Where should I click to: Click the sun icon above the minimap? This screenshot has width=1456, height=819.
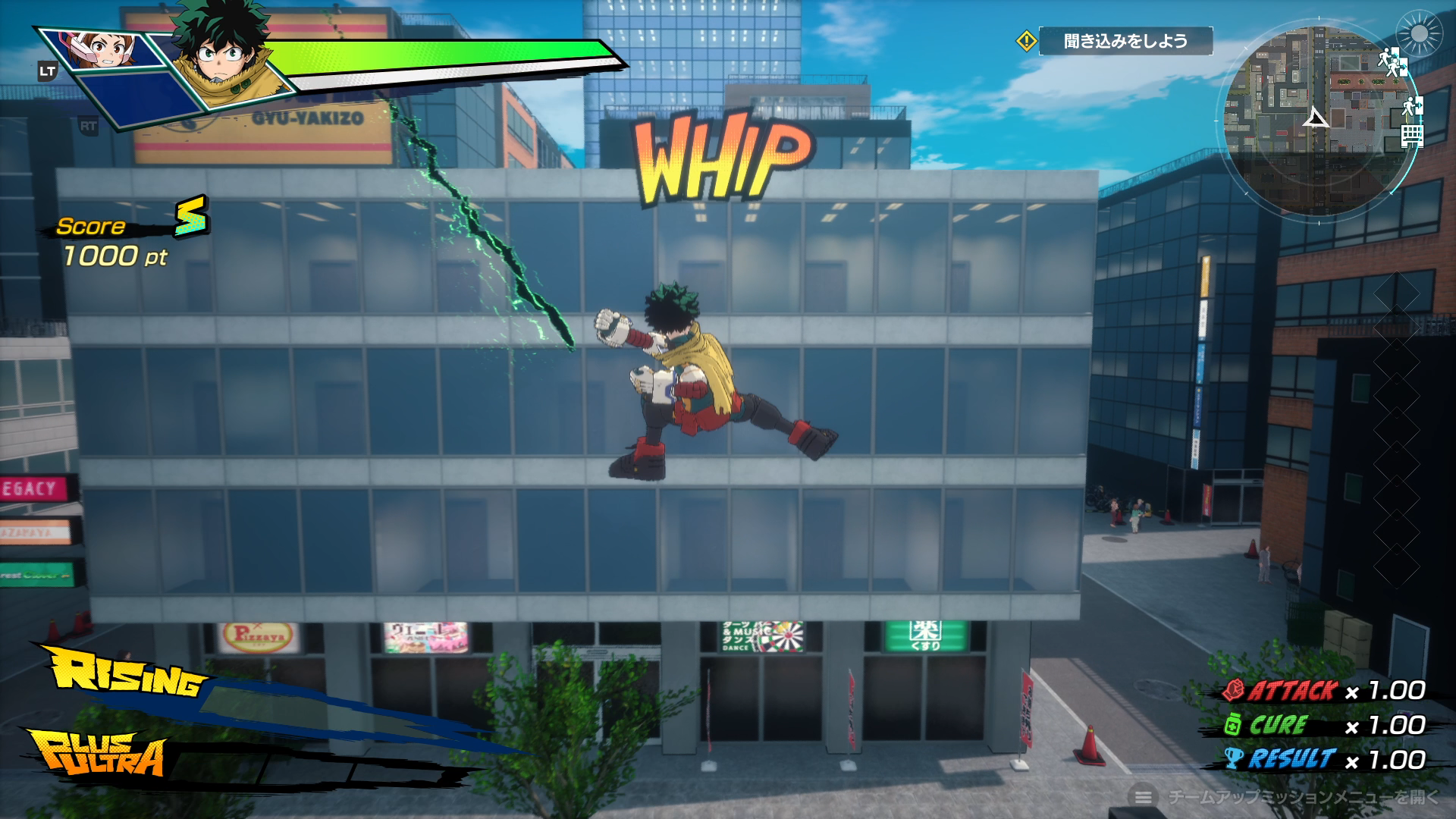(x=1417, y=33)
